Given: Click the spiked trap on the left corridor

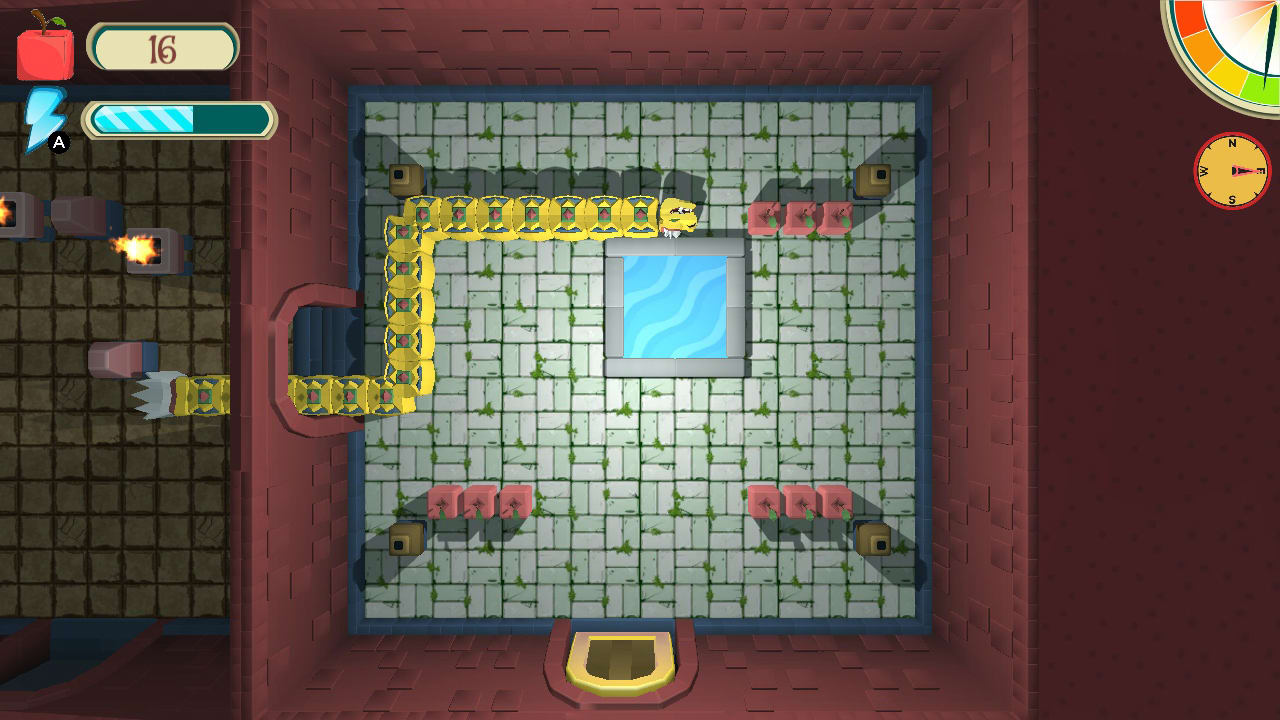Looking at the screenshot, I should click(155, 392).
